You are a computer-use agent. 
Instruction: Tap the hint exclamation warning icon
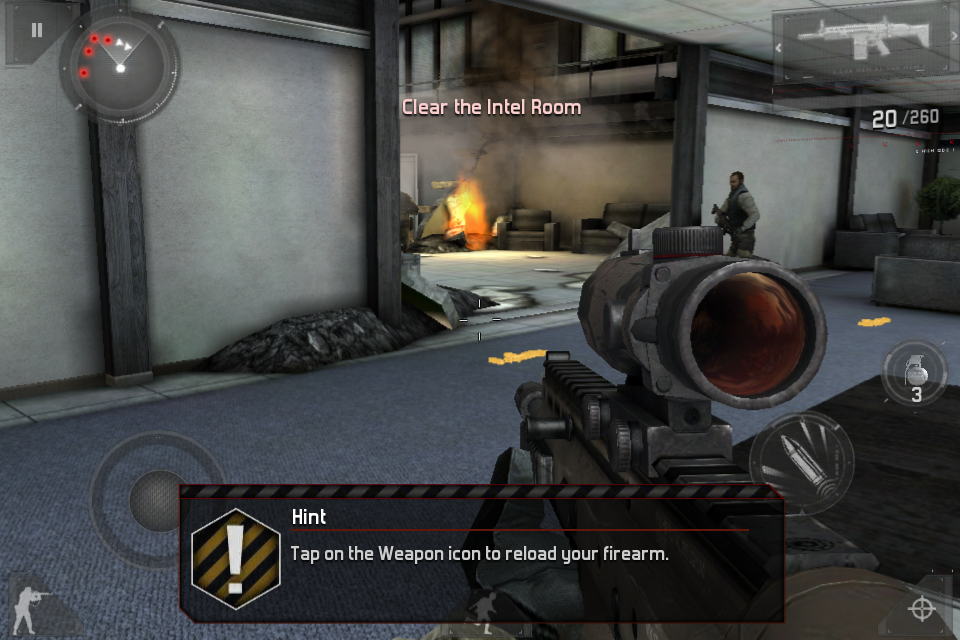coord(236,559)
